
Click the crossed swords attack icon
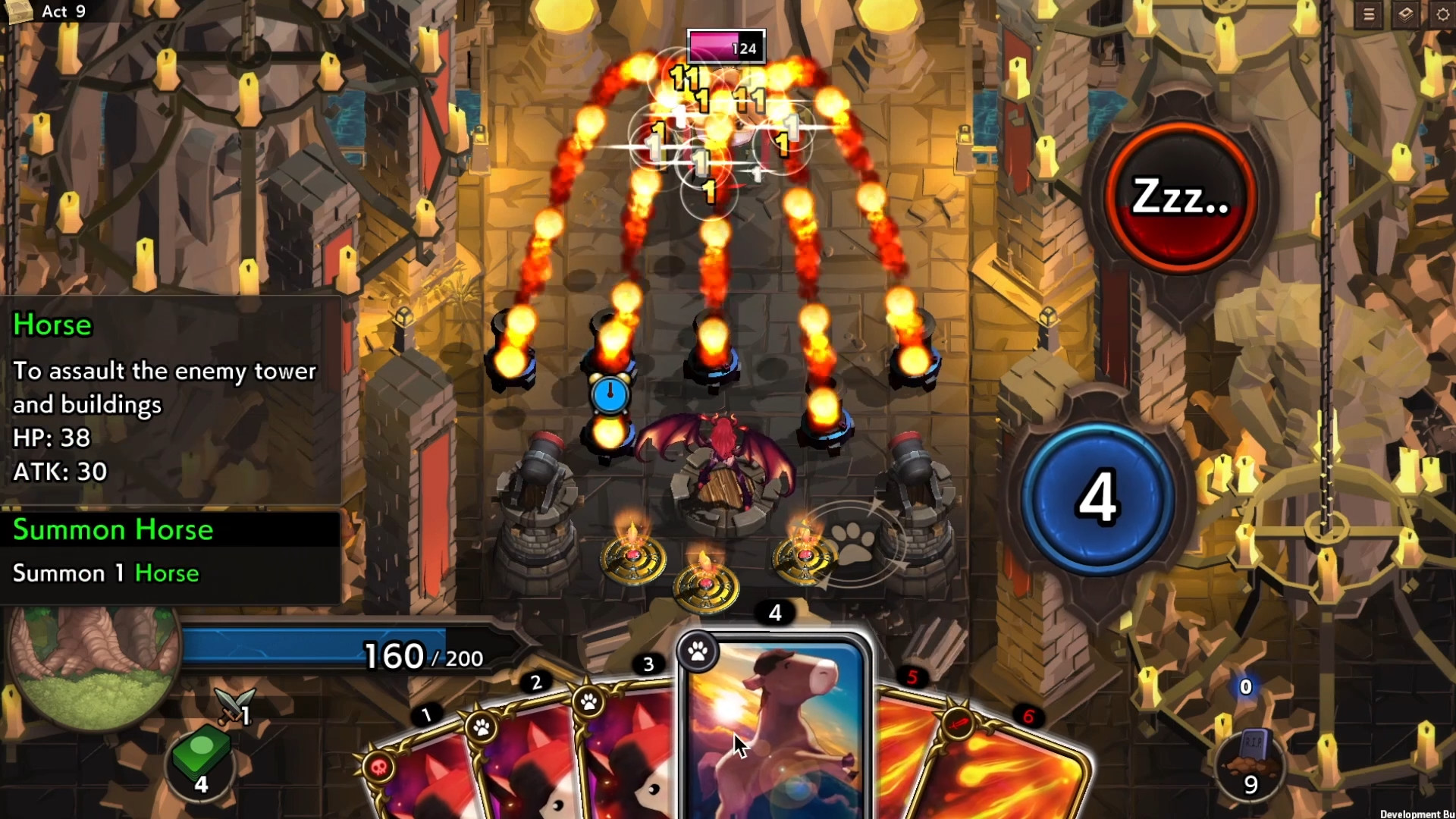(x=234, y=704)
